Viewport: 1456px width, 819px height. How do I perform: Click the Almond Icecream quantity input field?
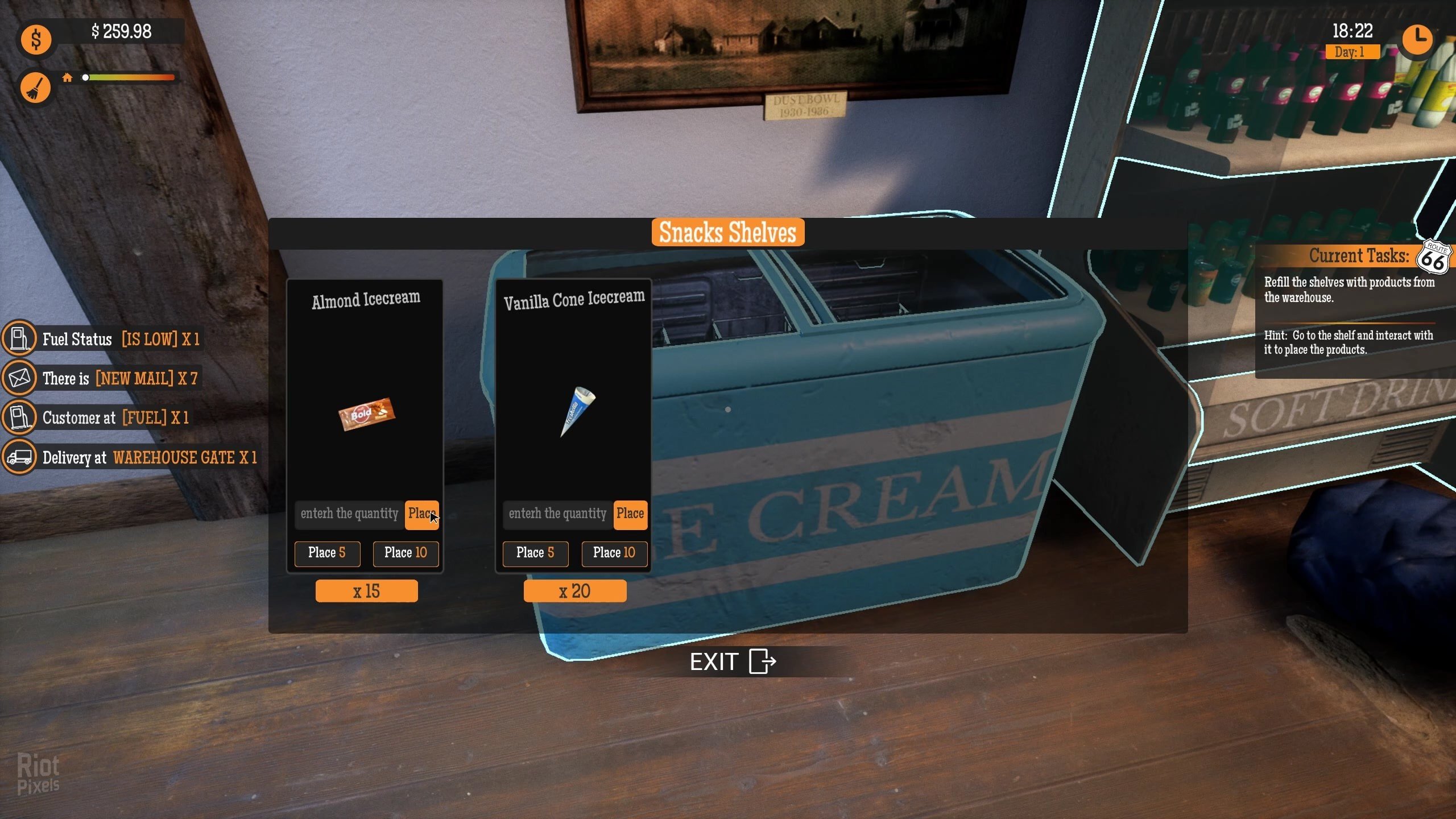(x=349, y=515)
